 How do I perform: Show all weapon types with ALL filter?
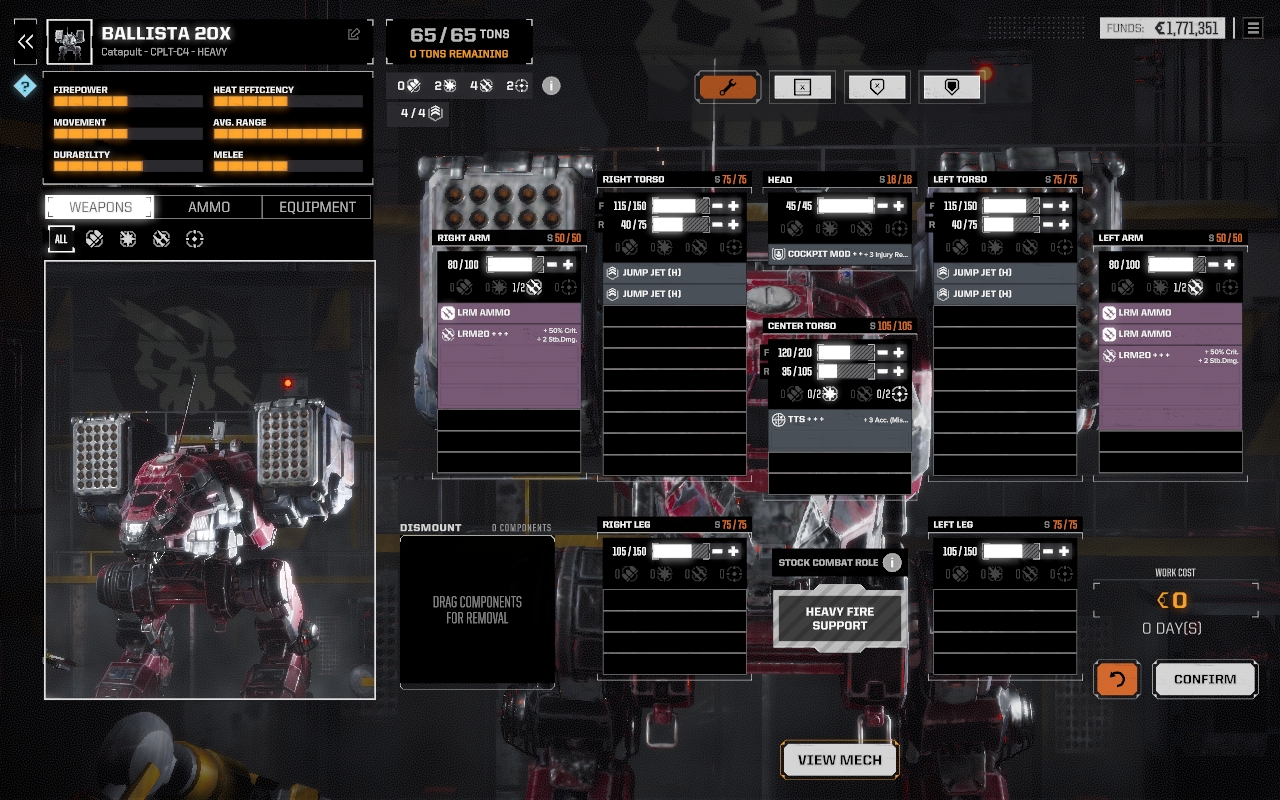(x=61, y=239)
